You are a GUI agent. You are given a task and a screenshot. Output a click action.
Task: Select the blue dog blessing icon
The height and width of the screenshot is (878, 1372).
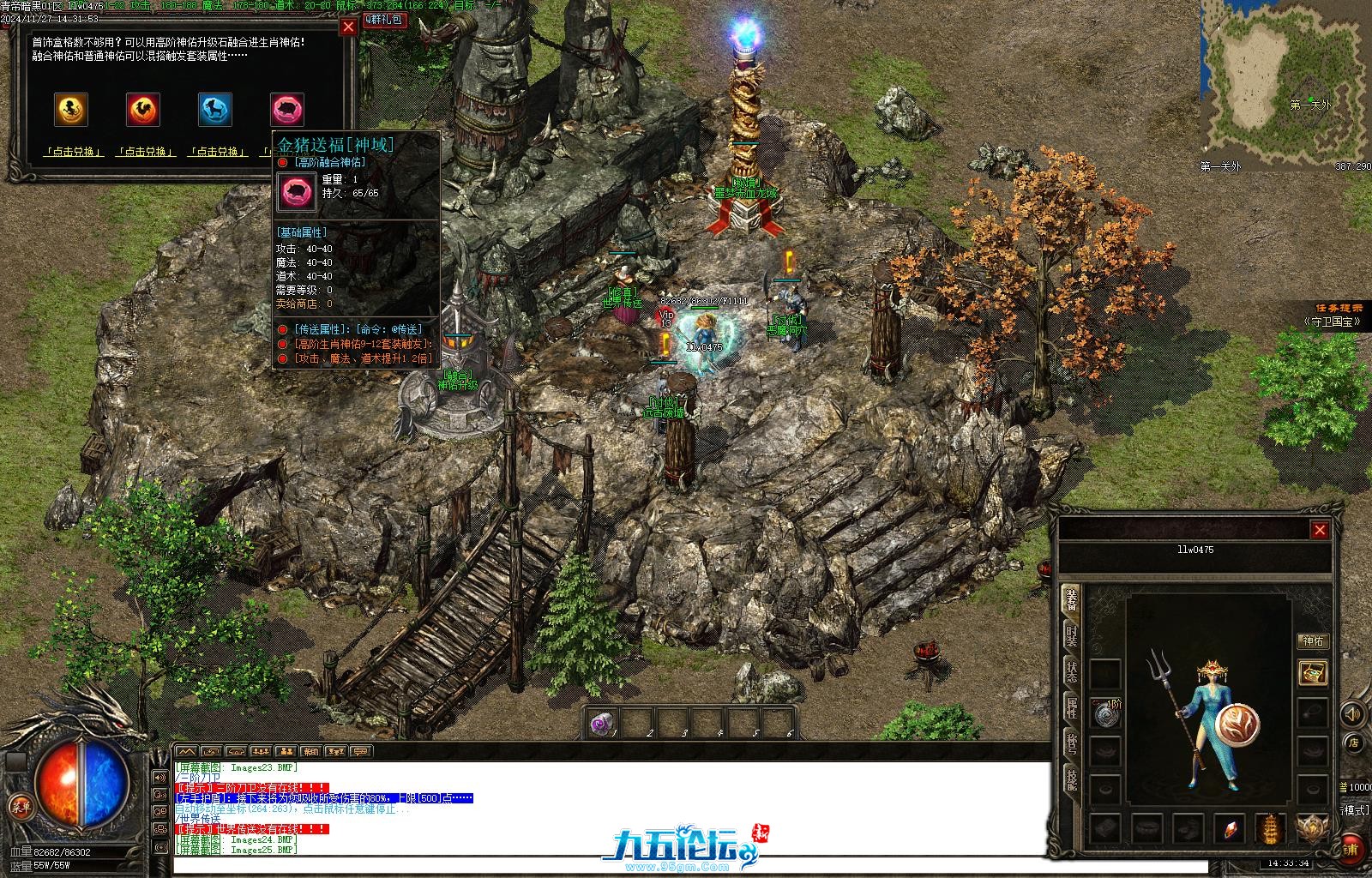(215, 109)
